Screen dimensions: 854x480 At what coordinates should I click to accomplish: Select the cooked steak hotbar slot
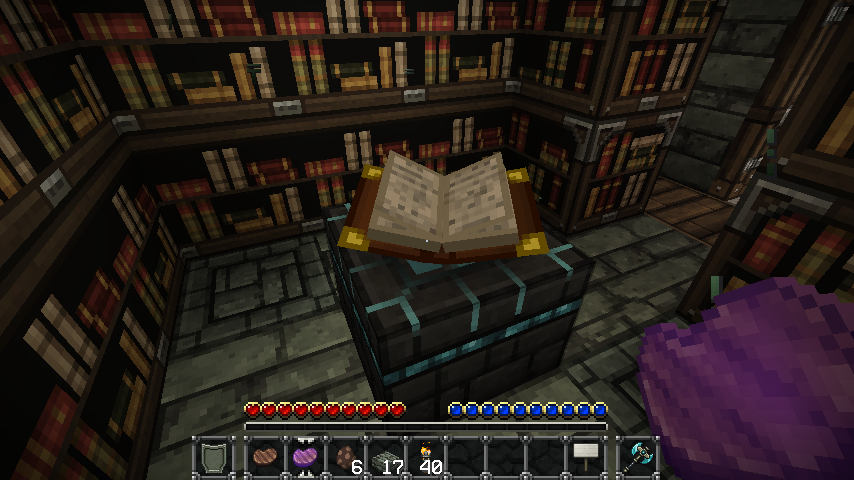266,459
